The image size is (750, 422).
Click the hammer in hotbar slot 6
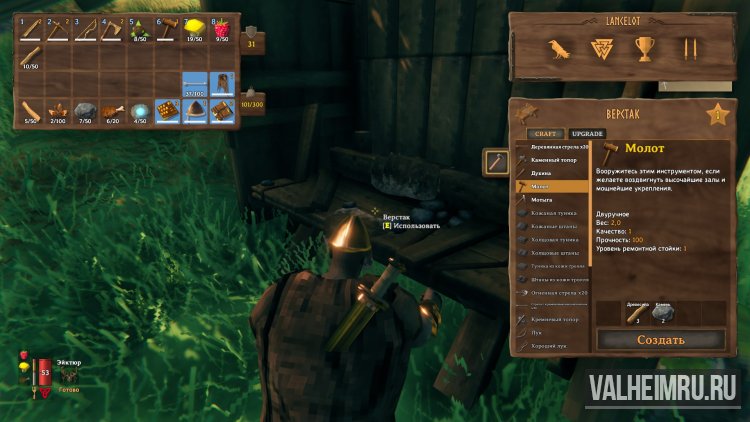pos(168,30)
